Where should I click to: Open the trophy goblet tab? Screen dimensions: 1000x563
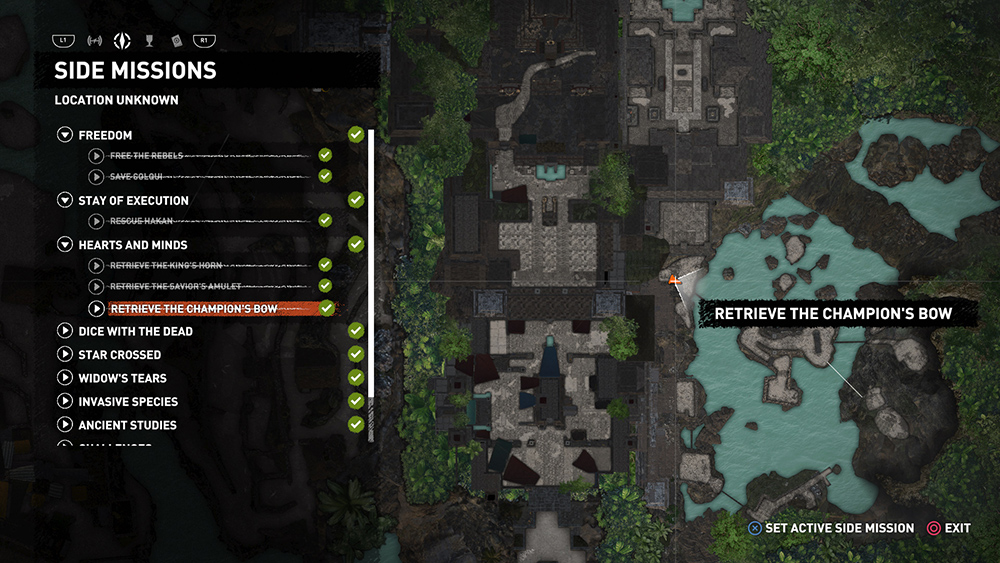149,41
